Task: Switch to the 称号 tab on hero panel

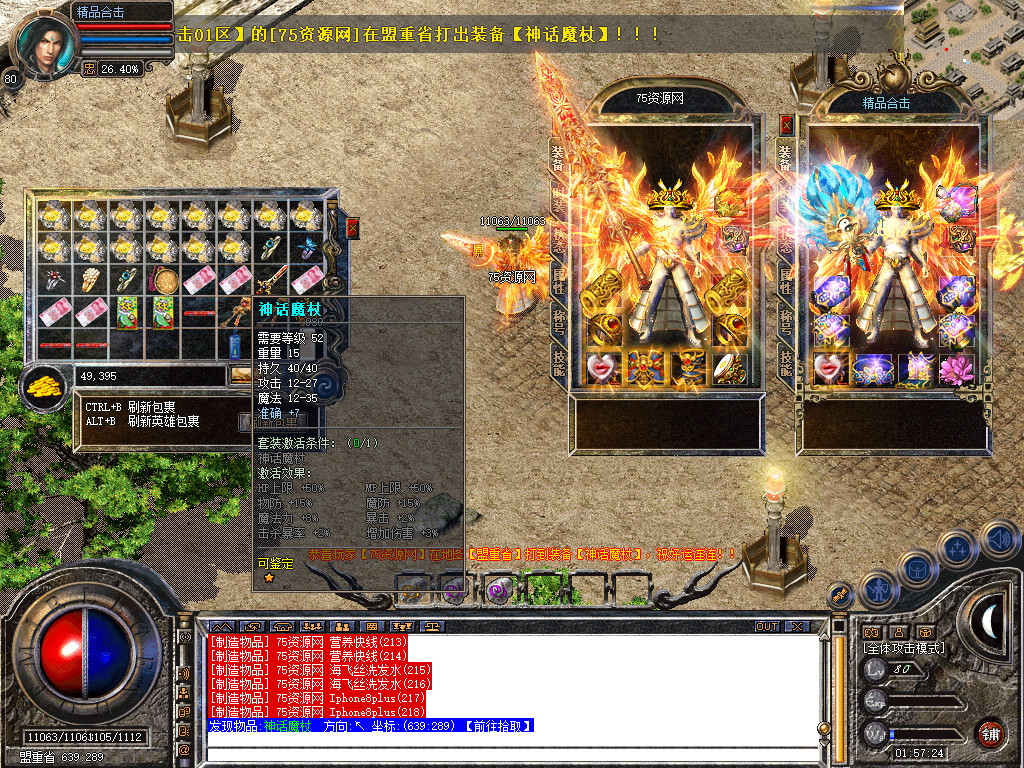Action: pyautogui.click(x=786, y=320)
